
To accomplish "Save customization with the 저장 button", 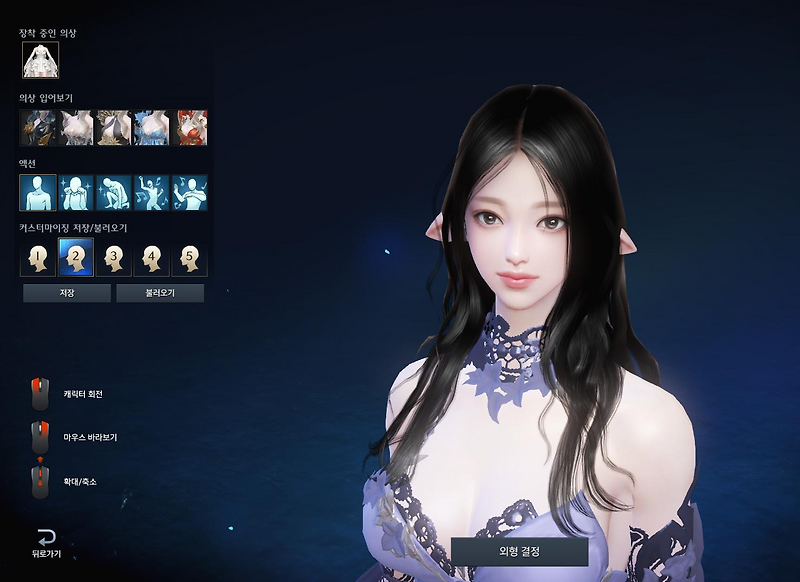I will point(67,293).
